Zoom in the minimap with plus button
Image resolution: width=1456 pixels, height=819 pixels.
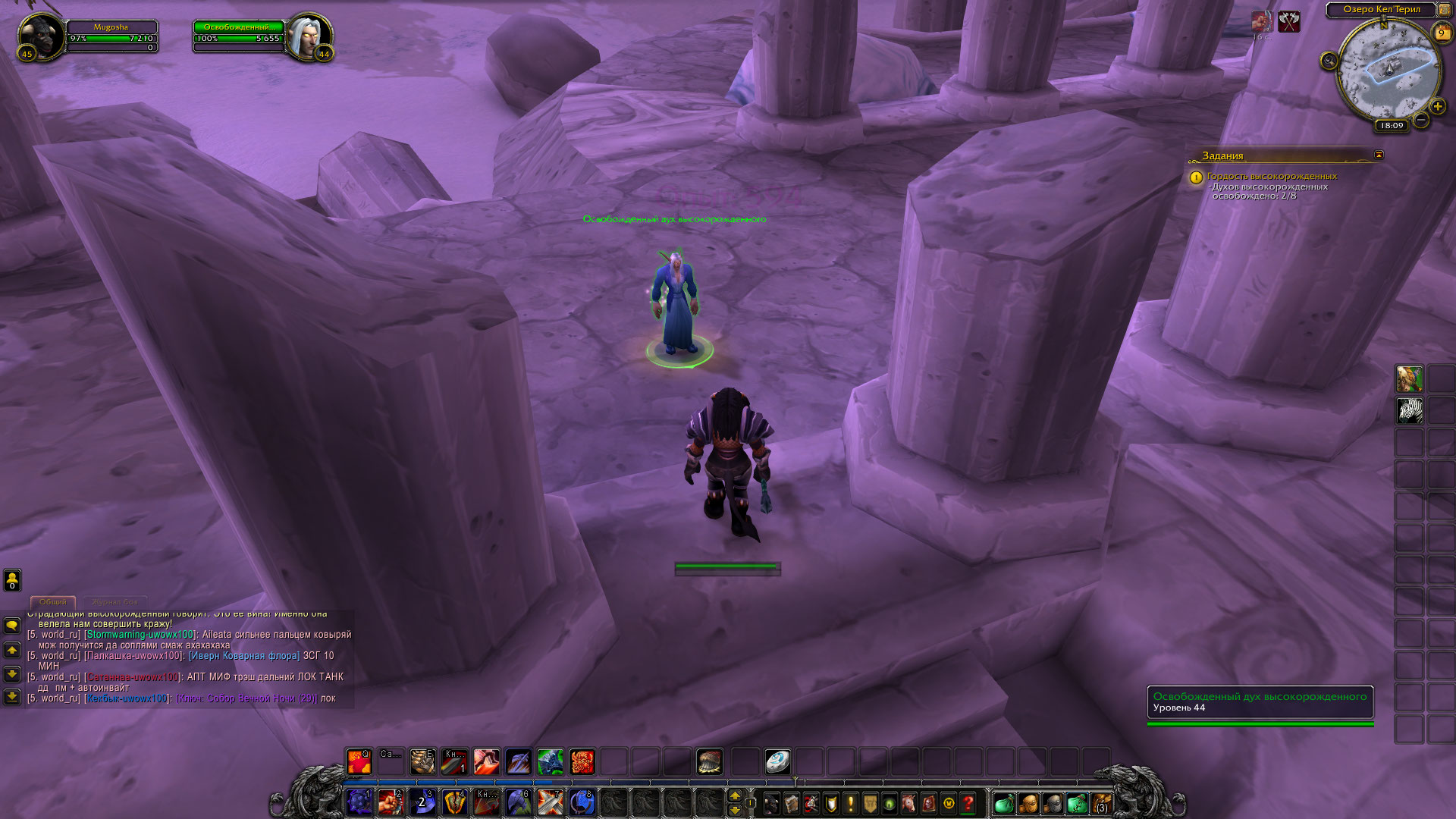tap(1437, 107)
